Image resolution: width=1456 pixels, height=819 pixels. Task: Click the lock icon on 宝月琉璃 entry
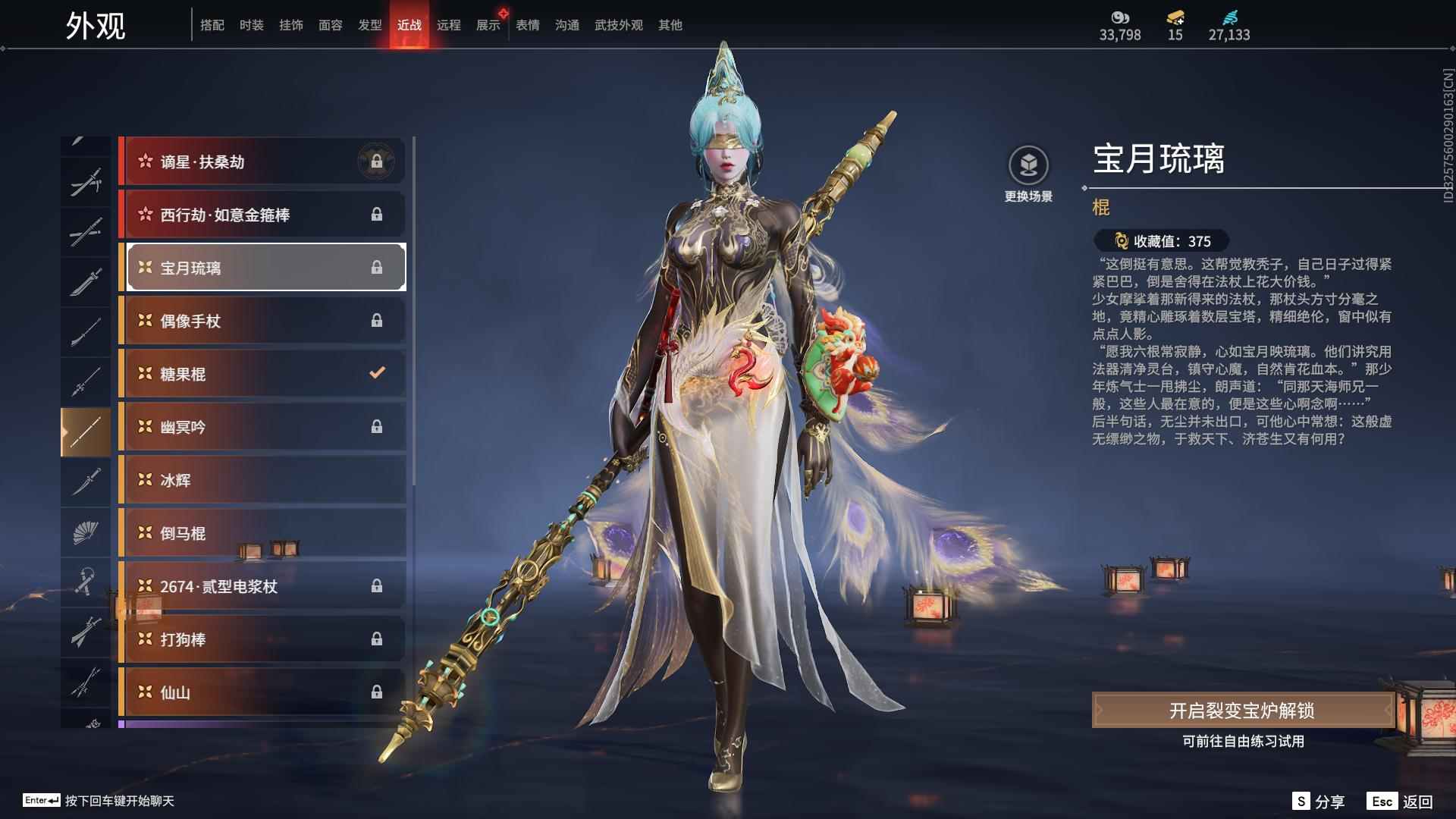(378, 268)
